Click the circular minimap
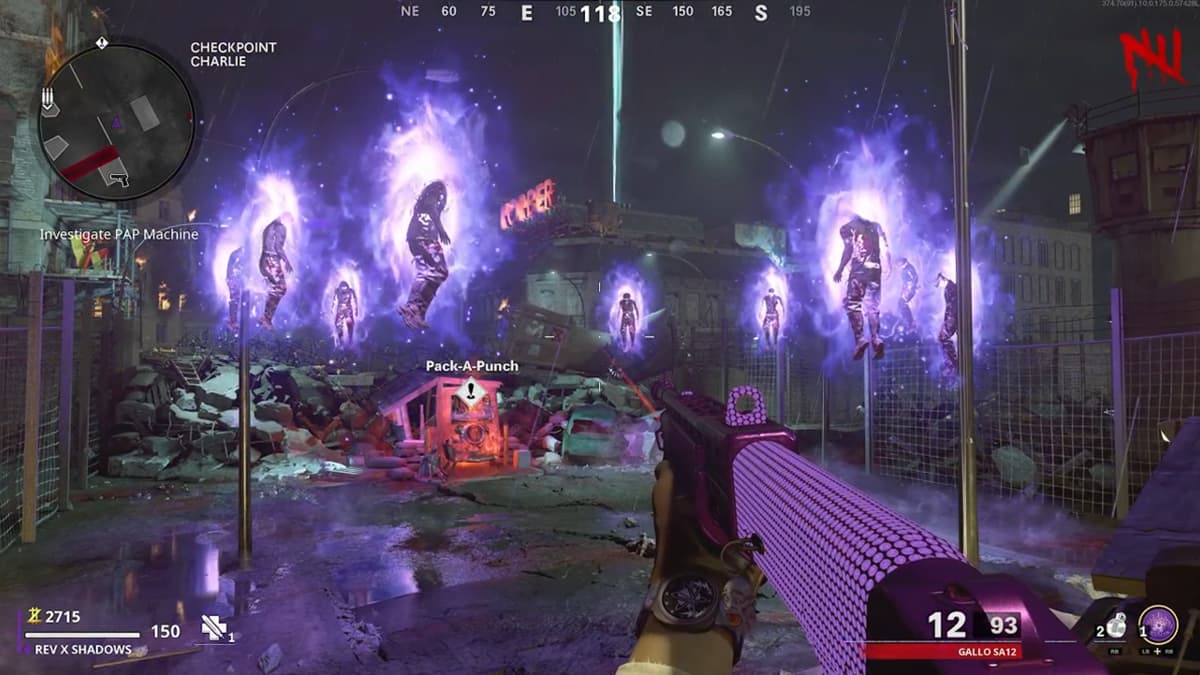This screenshot has width=1200, height=675. click(x=117, y=121)
